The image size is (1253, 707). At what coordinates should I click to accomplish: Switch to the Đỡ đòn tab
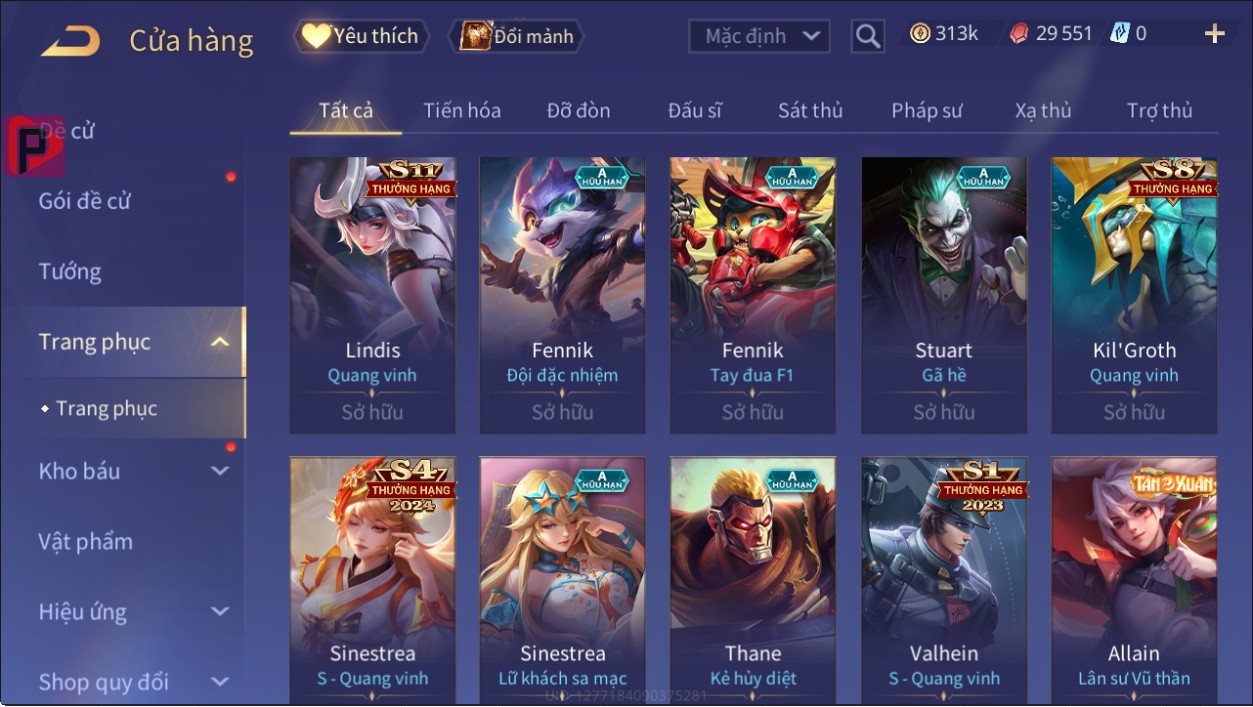click(578, 110)
